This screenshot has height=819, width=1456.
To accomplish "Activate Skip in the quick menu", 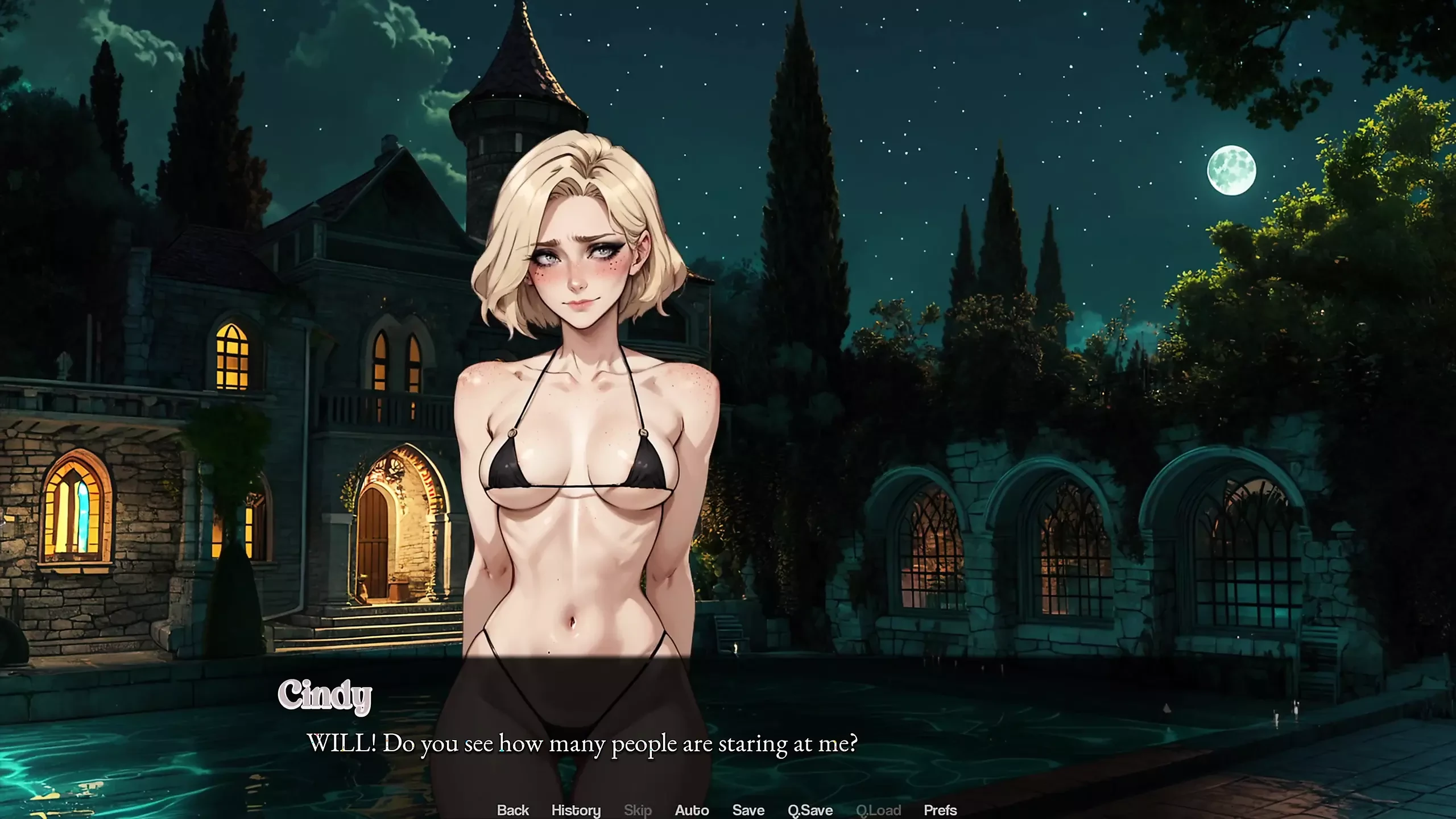I will point(638,810).
